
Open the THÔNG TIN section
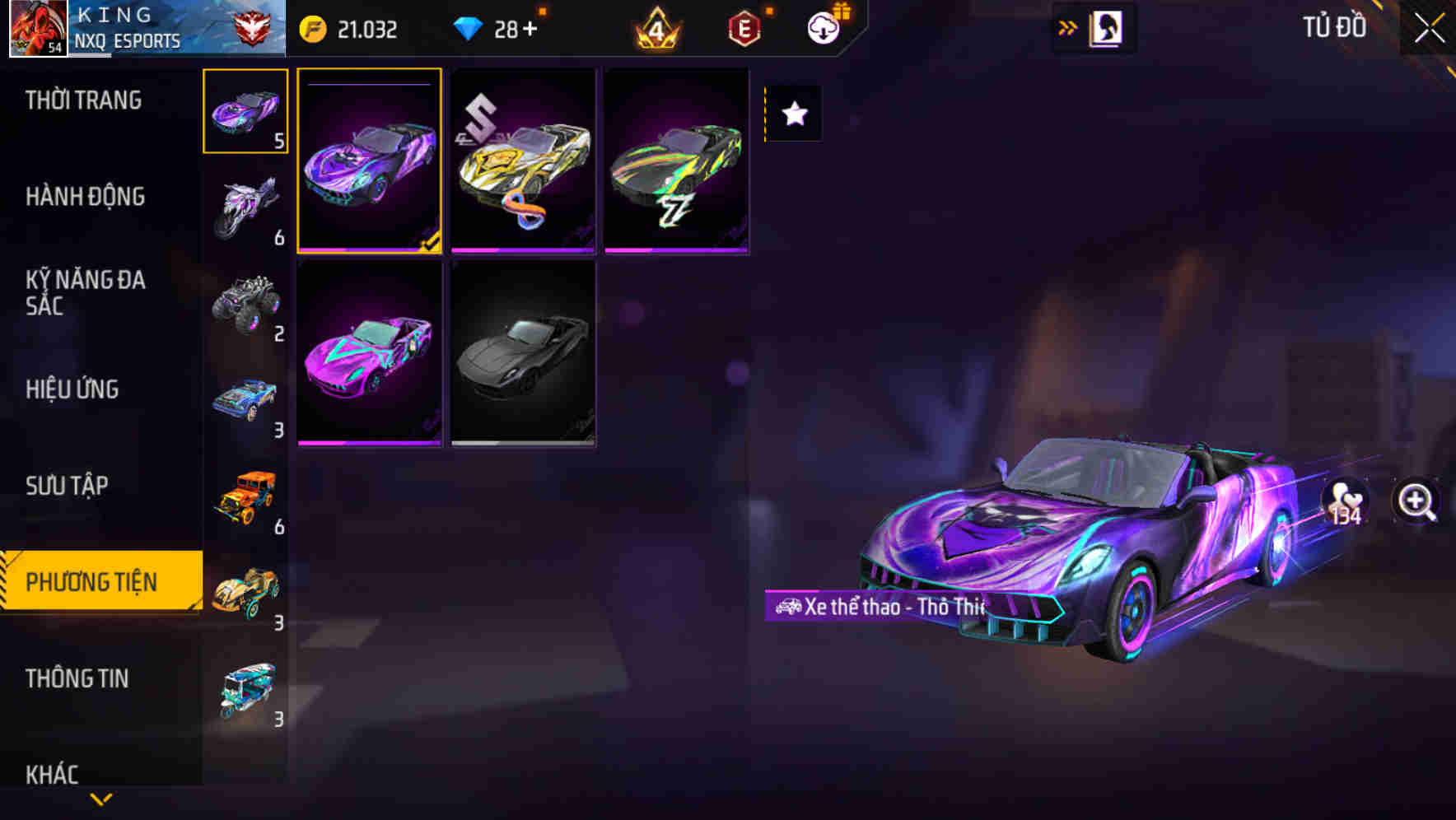(78, 678)
